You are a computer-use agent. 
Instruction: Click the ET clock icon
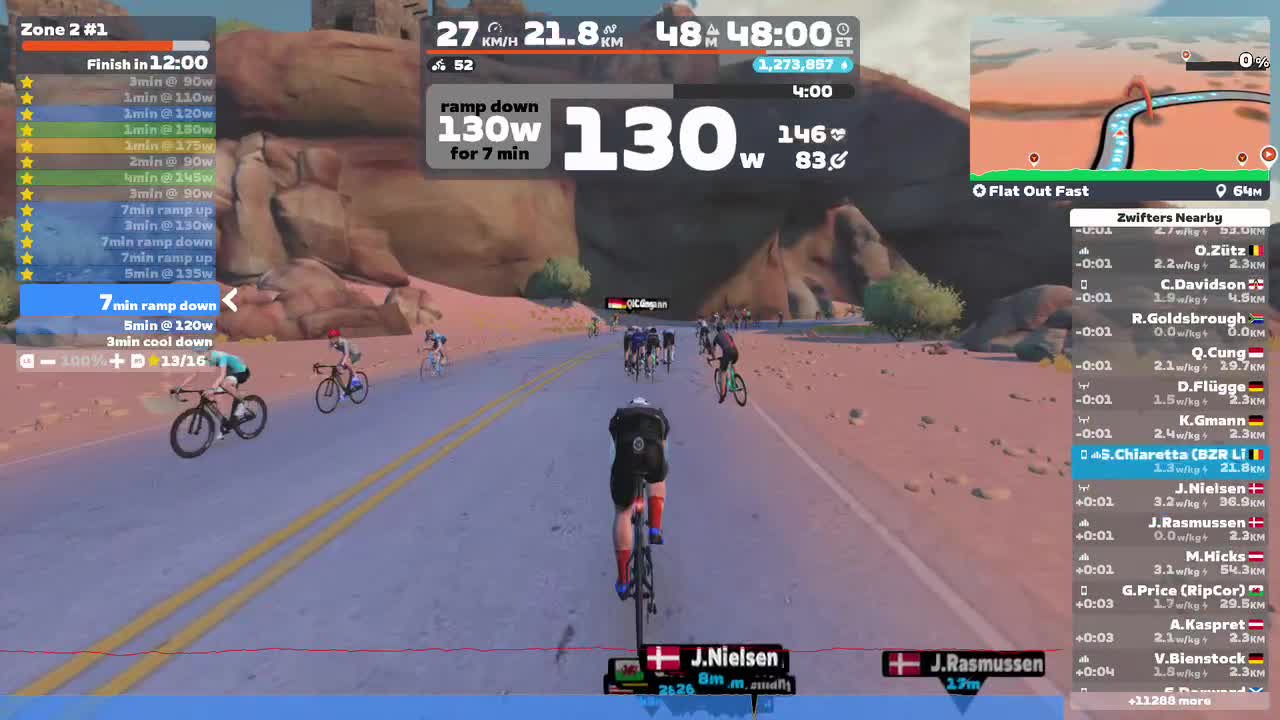(x=845, y=28)
